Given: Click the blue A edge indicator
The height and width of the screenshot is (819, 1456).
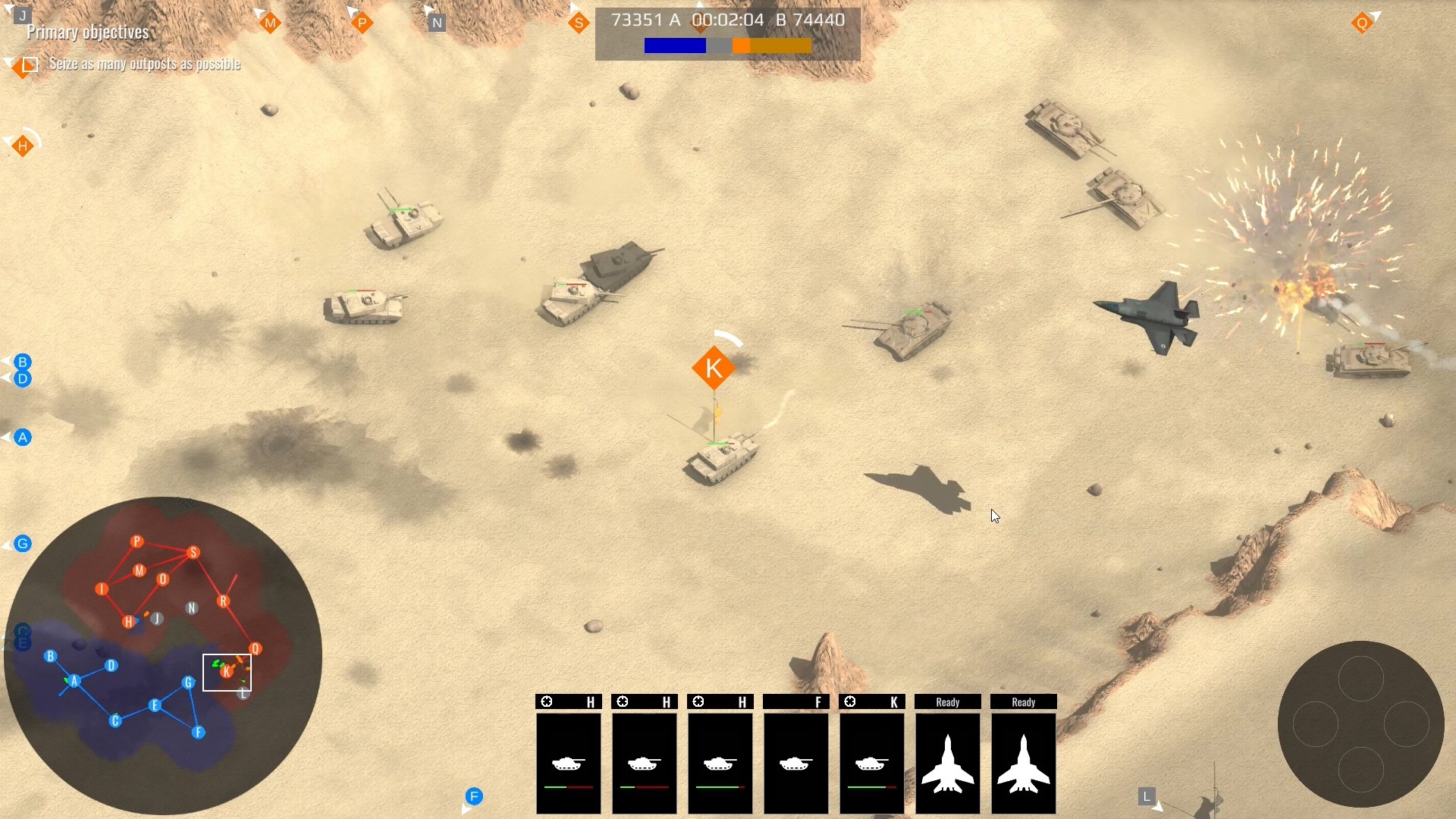Looking at the screenshot, I should click(x=23, y=438).
